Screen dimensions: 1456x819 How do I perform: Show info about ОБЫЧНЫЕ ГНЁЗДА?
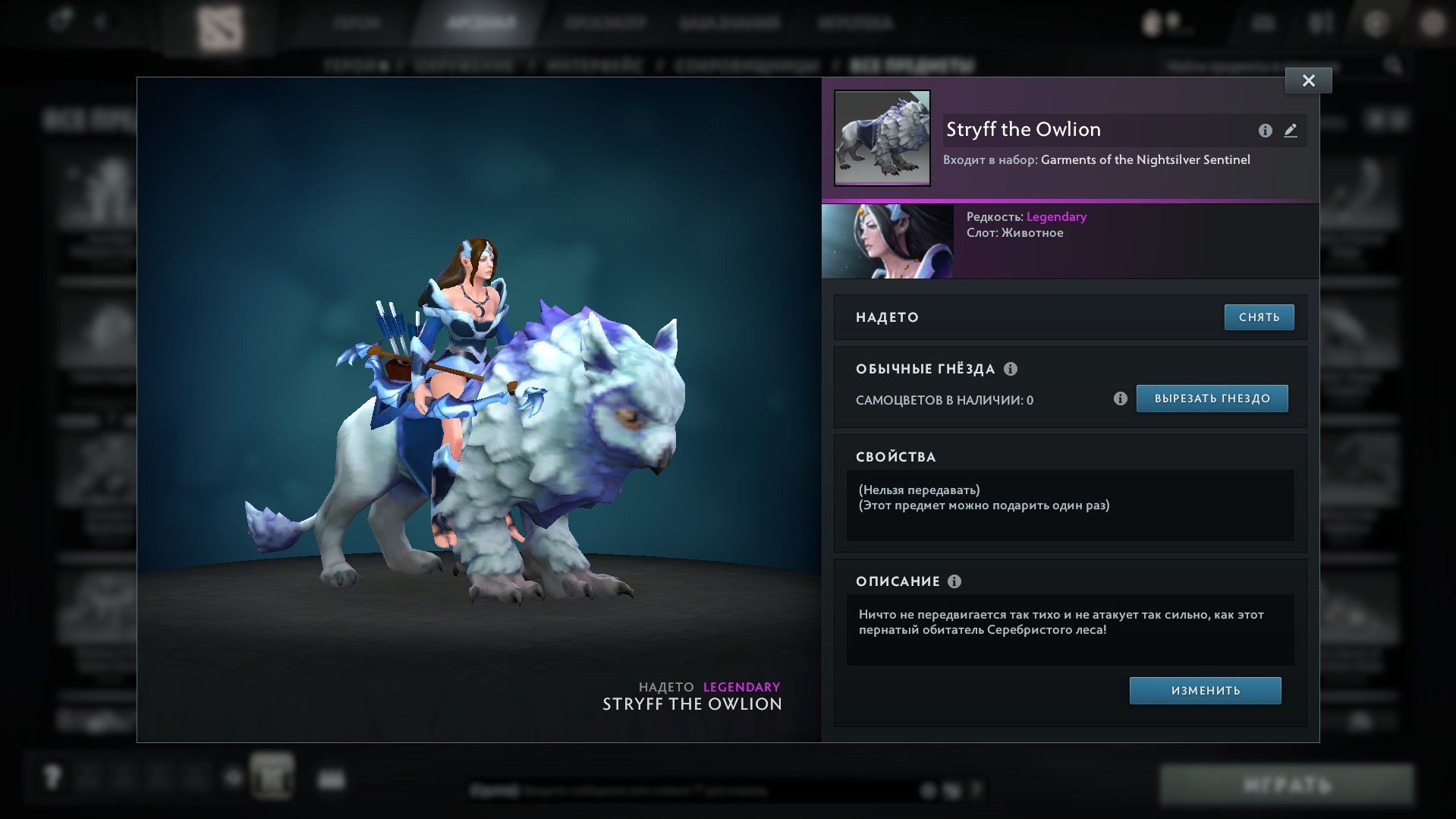(x=1011, y=369)
